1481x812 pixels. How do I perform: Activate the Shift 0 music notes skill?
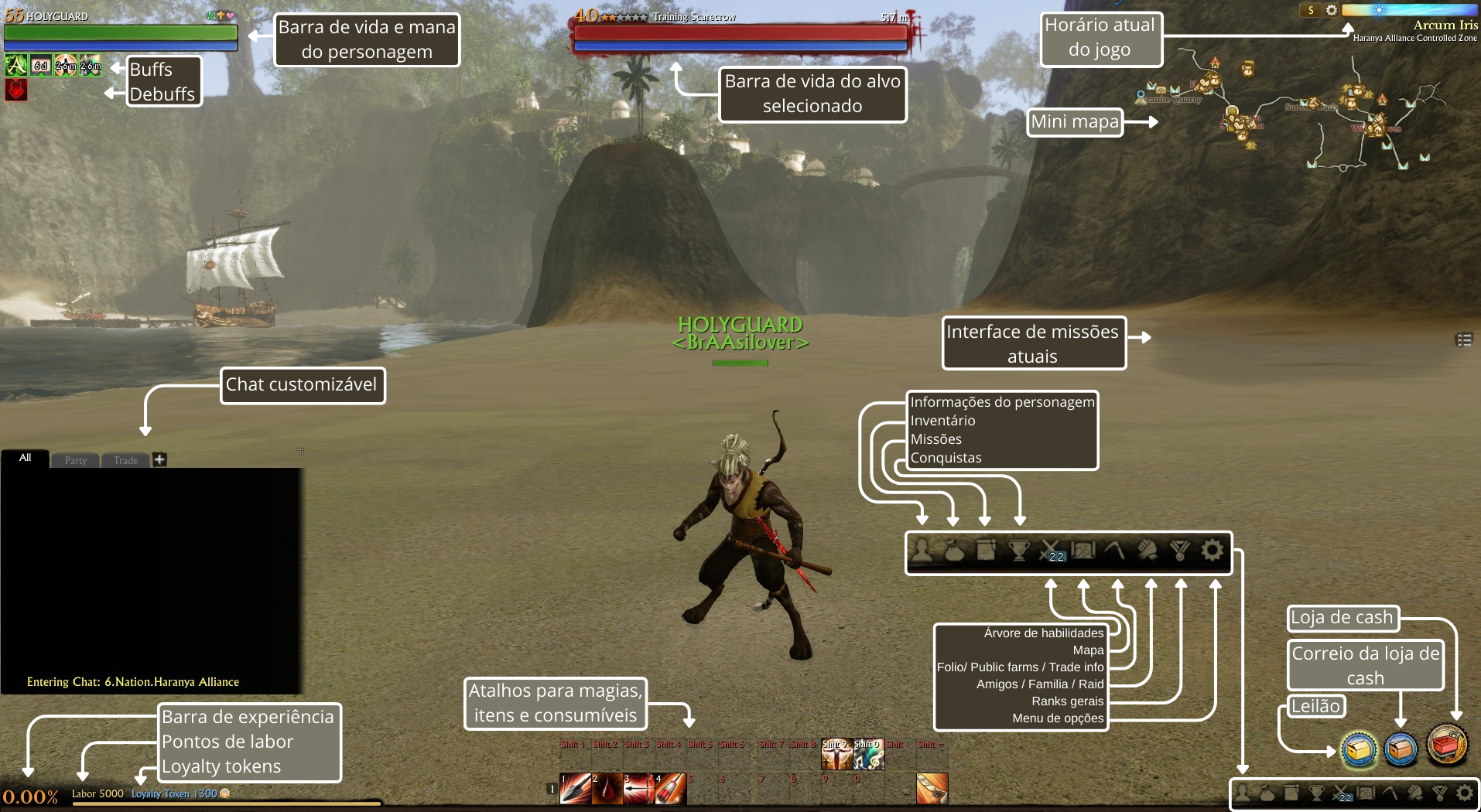(868, 755)
